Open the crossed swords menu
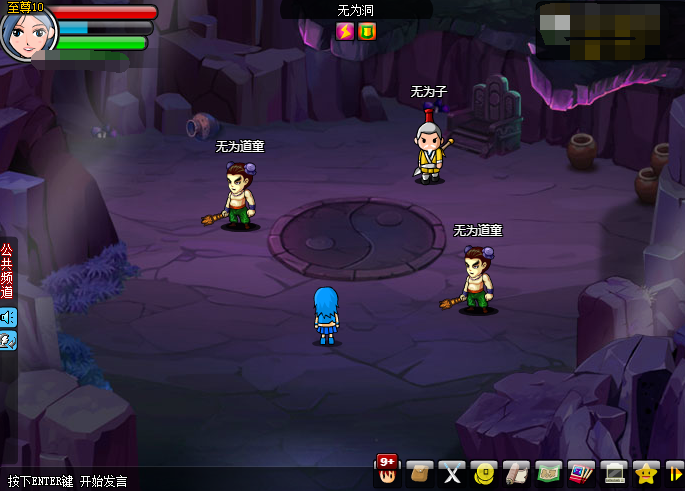This screenshot has height=491, width=685. [452, 472]
